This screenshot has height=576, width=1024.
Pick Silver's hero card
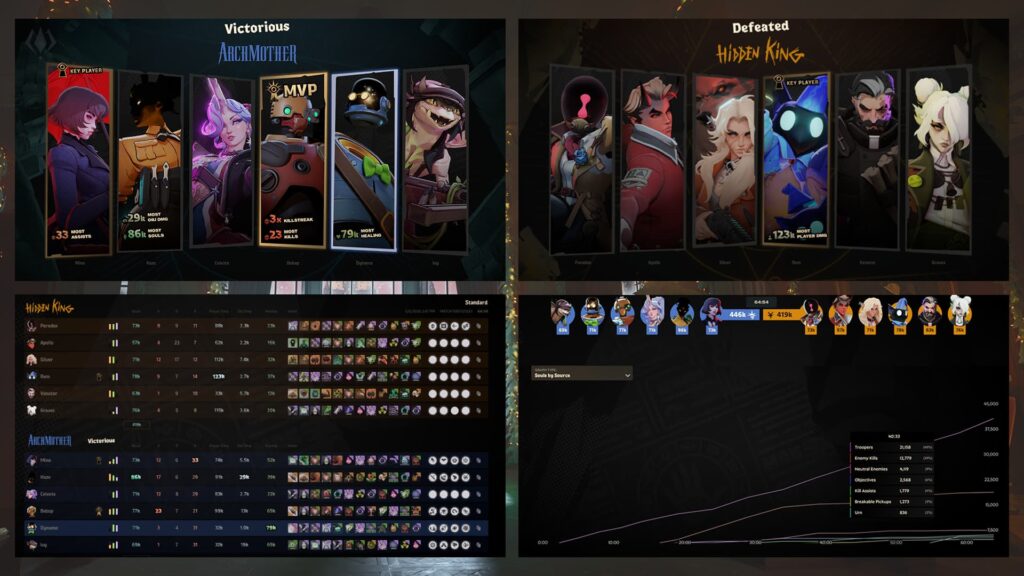coord(724,159)
